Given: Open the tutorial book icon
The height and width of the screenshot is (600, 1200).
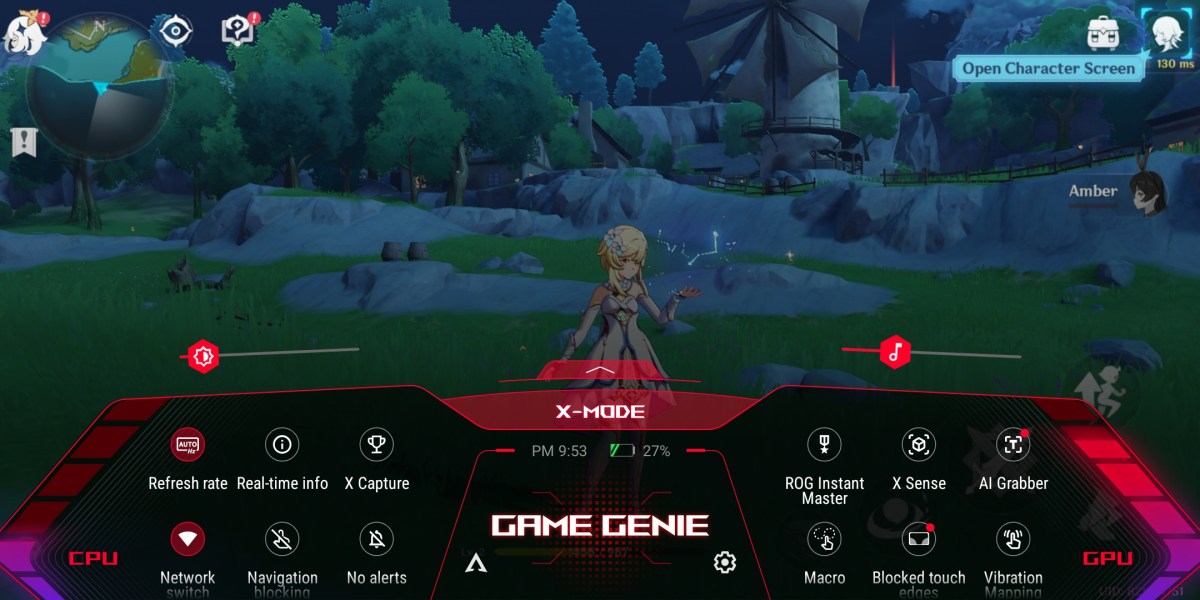Looking at the screenshot, I should coord(238,31).
